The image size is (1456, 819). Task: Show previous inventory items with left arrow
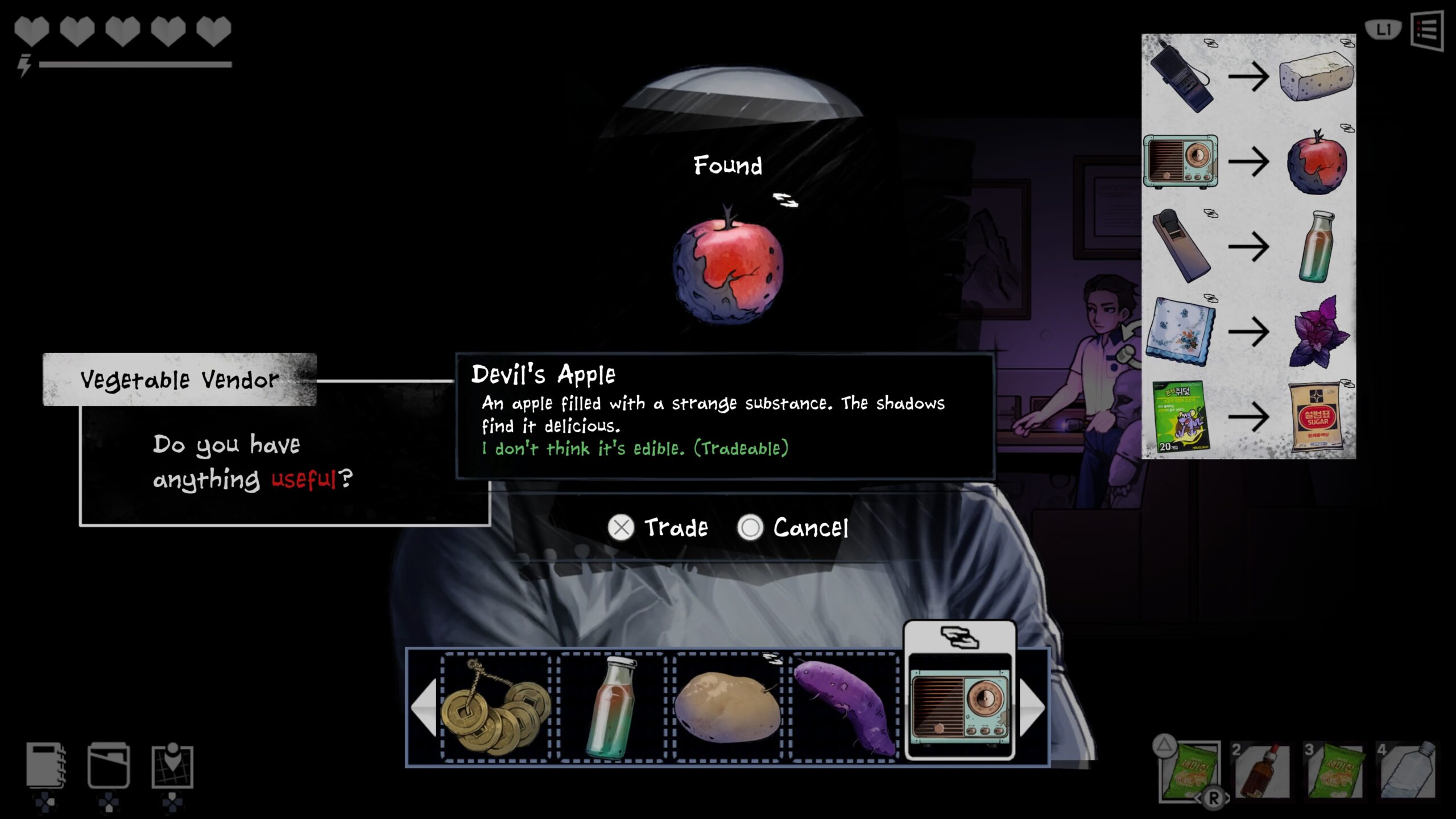click(424, 706)
